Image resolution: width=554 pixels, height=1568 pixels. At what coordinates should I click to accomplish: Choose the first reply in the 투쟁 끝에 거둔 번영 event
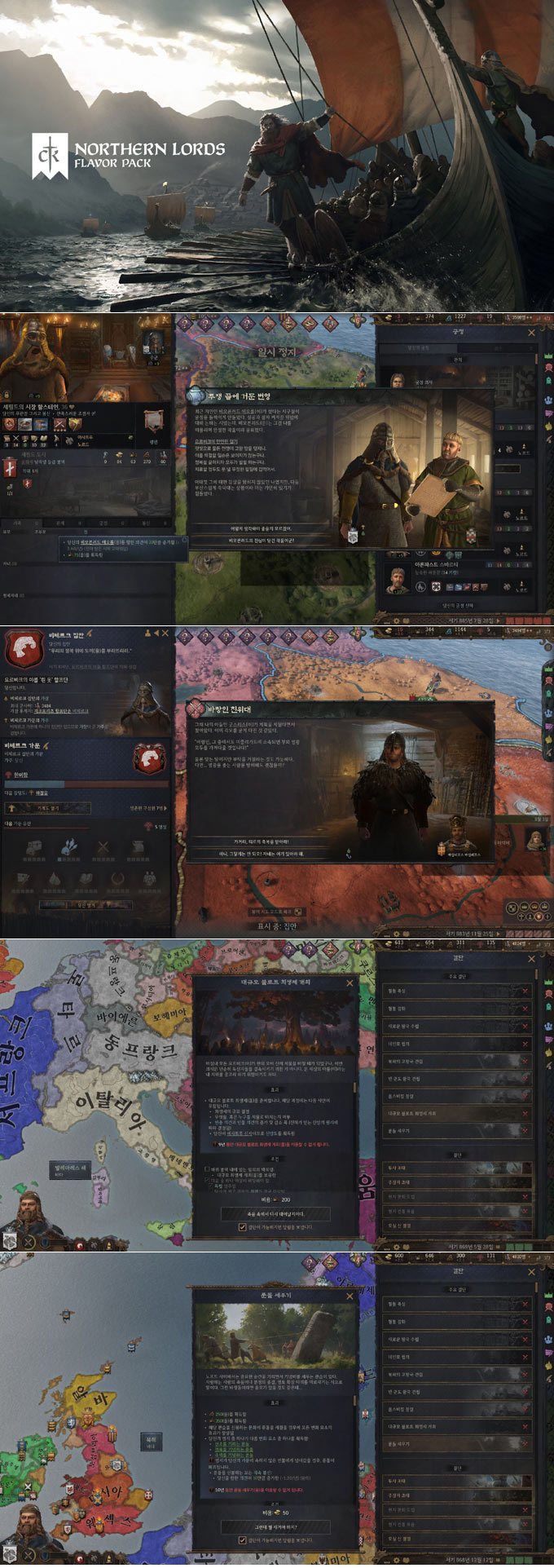click(x=262, y=528)
